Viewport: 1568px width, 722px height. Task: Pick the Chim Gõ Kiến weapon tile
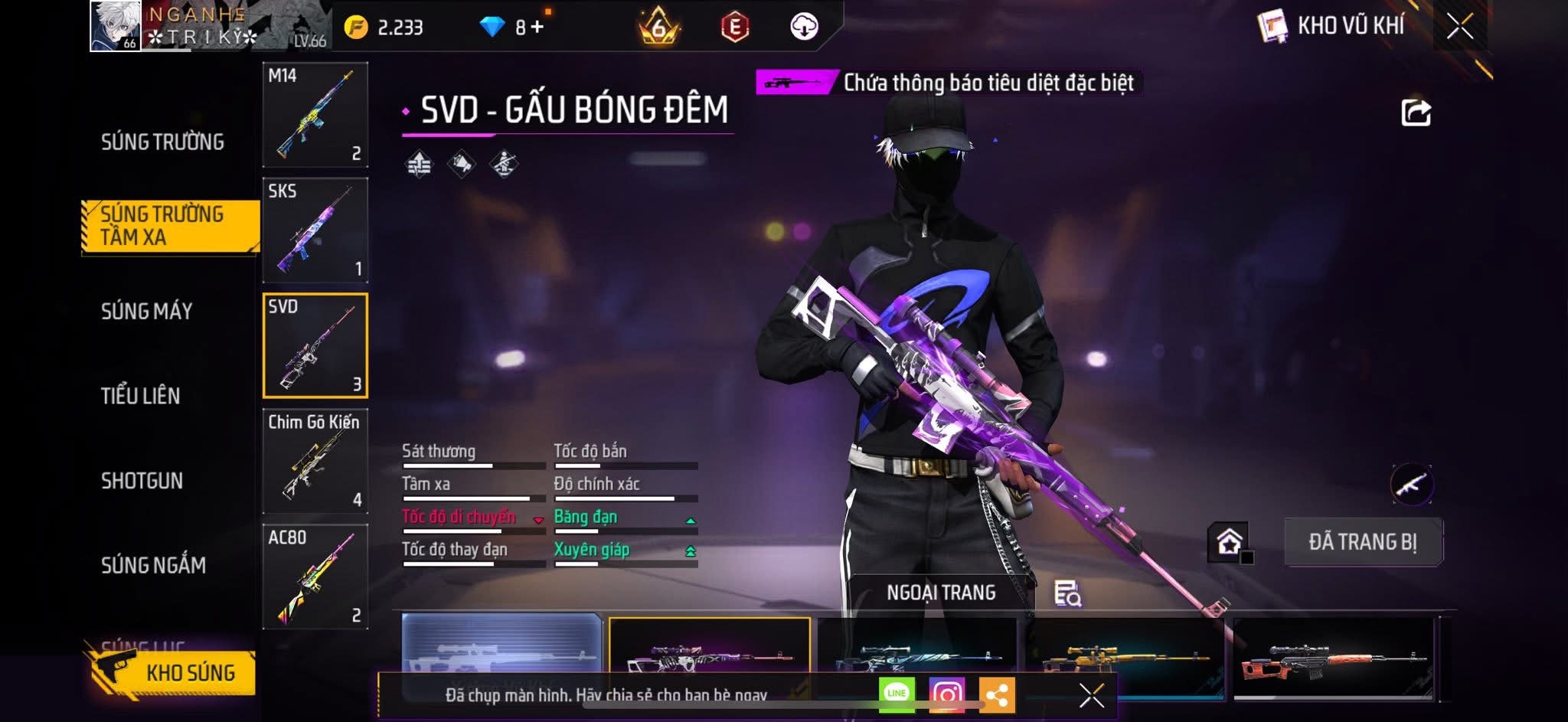pos(315,462)
